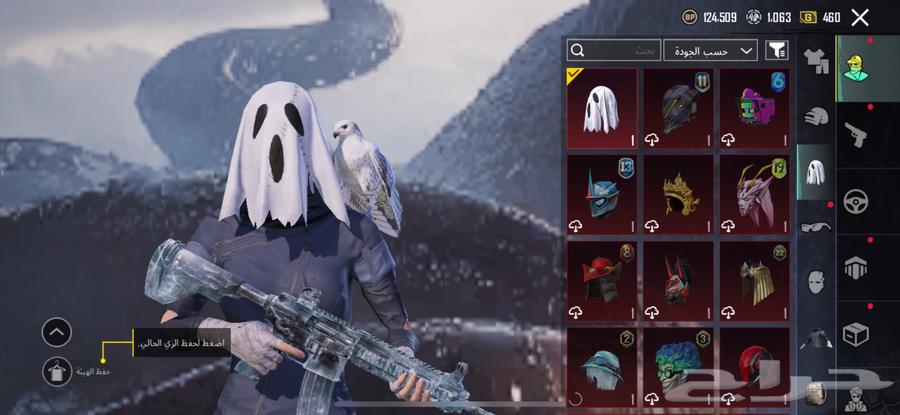The height and width of the screenshot is (415, 900).
Task: Select the white ghost hood item
Action: (602, 108)
